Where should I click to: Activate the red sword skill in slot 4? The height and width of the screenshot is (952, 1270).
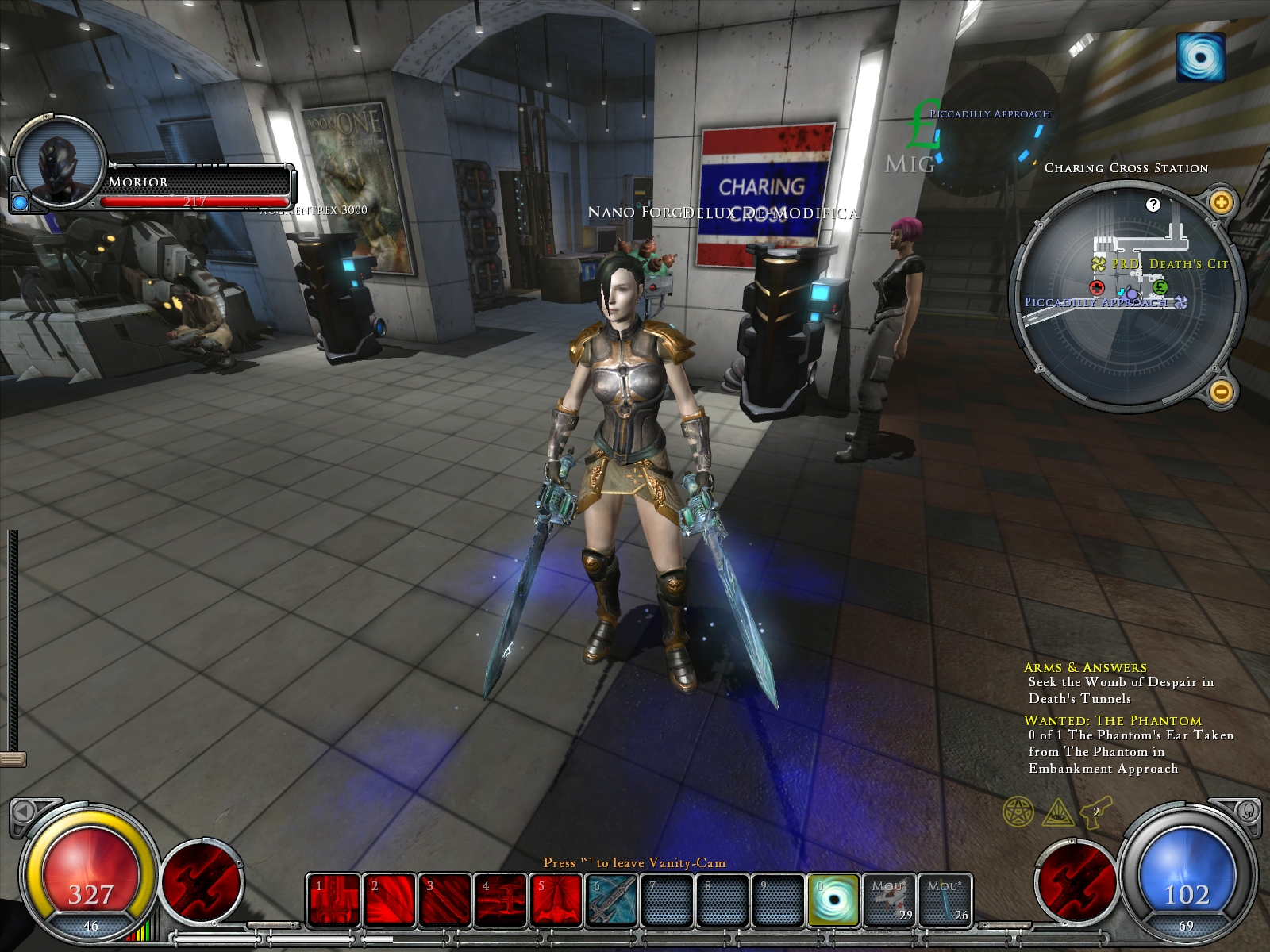tap(500, 900)
